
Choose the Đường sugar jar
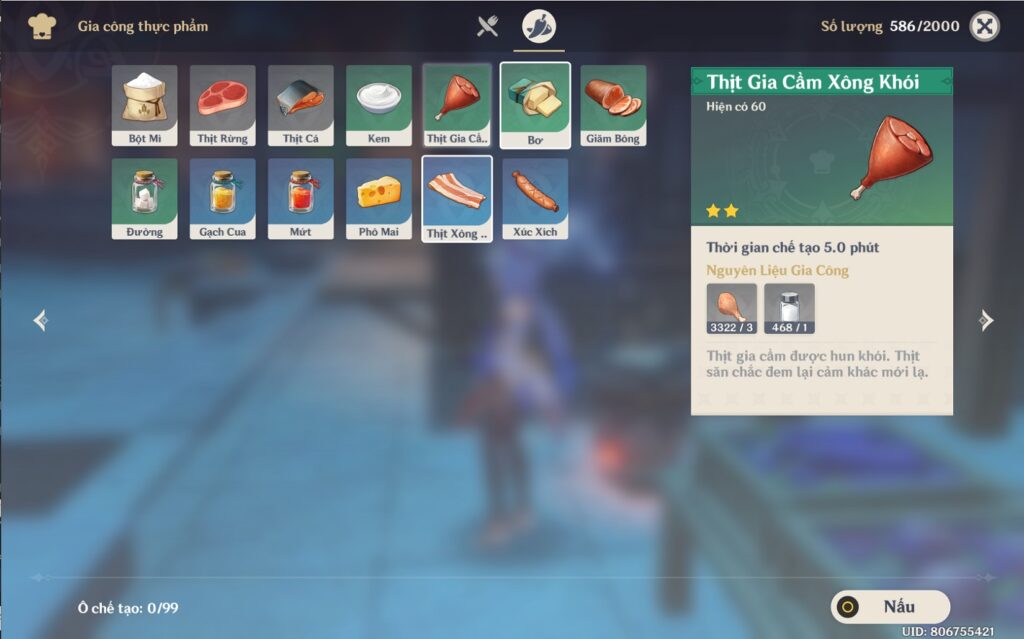pyautogui.click(x=145, y=199)
